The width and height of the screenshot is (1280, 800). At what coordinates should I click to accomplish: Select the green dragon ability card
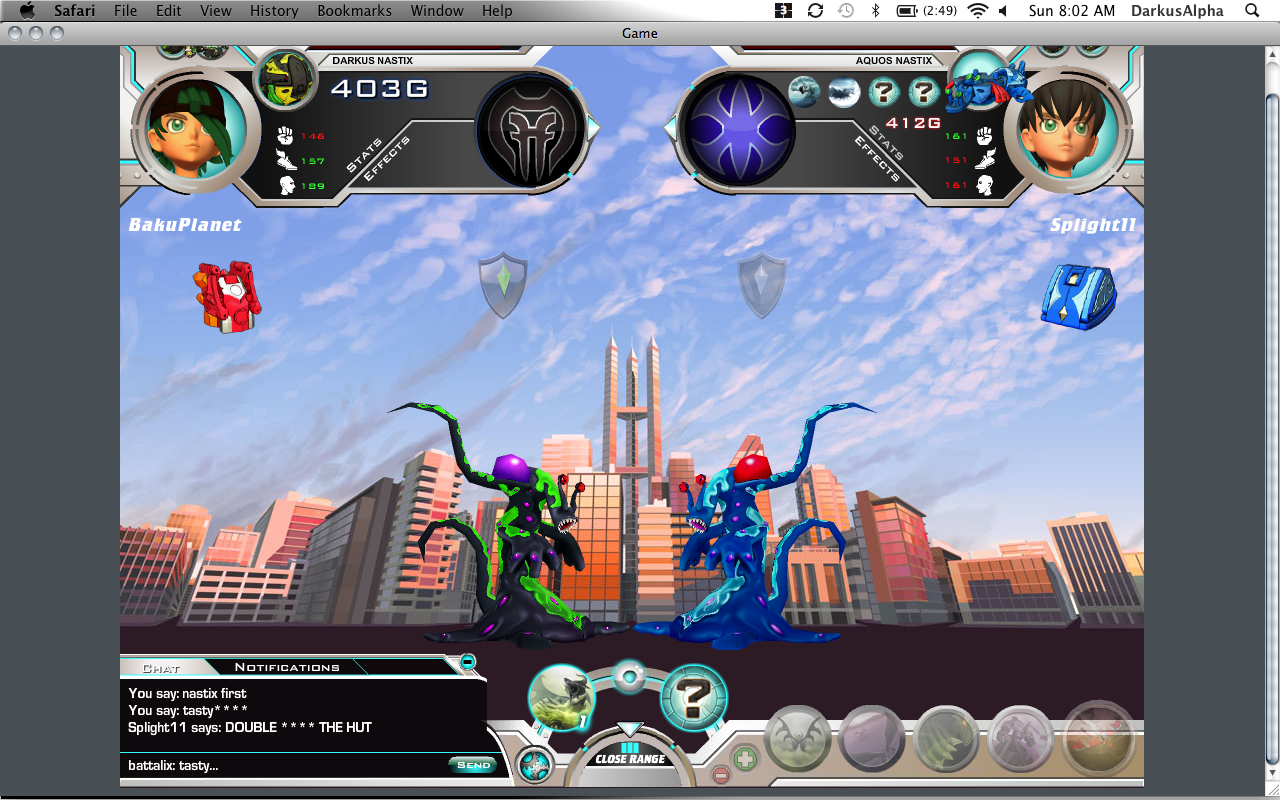click(x=561, y=697)
